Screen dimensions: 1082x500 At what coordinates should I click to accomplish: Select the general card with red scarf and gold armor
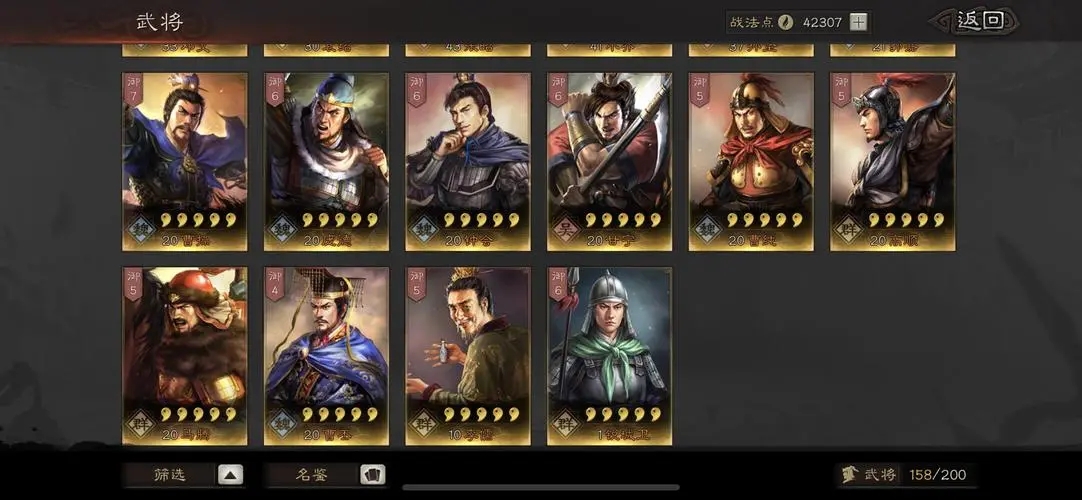(751, 160)
